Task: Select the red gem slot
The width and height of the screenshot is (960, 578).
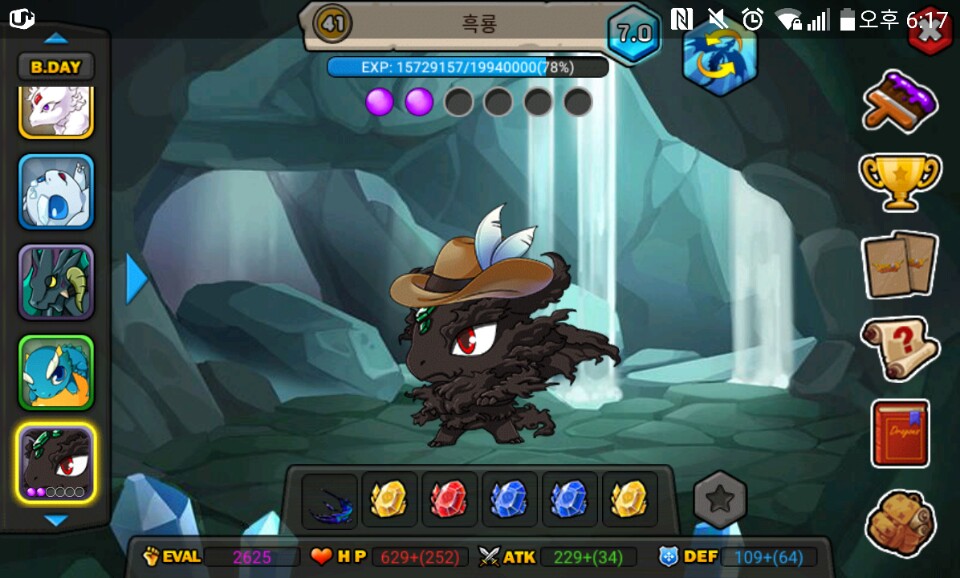Action: [449, 499]
